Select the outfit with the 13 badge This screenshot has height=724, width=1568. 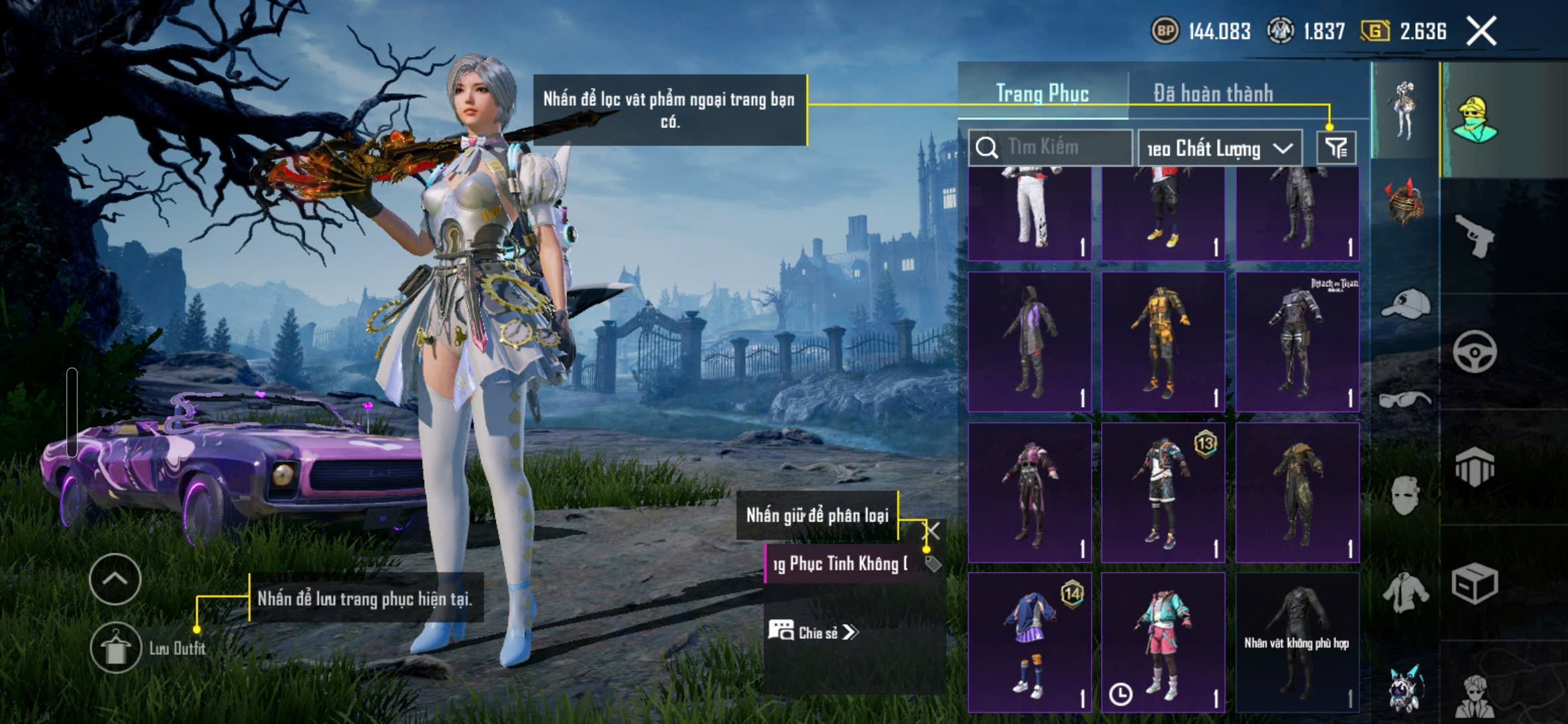click(x=1163, y=493)
